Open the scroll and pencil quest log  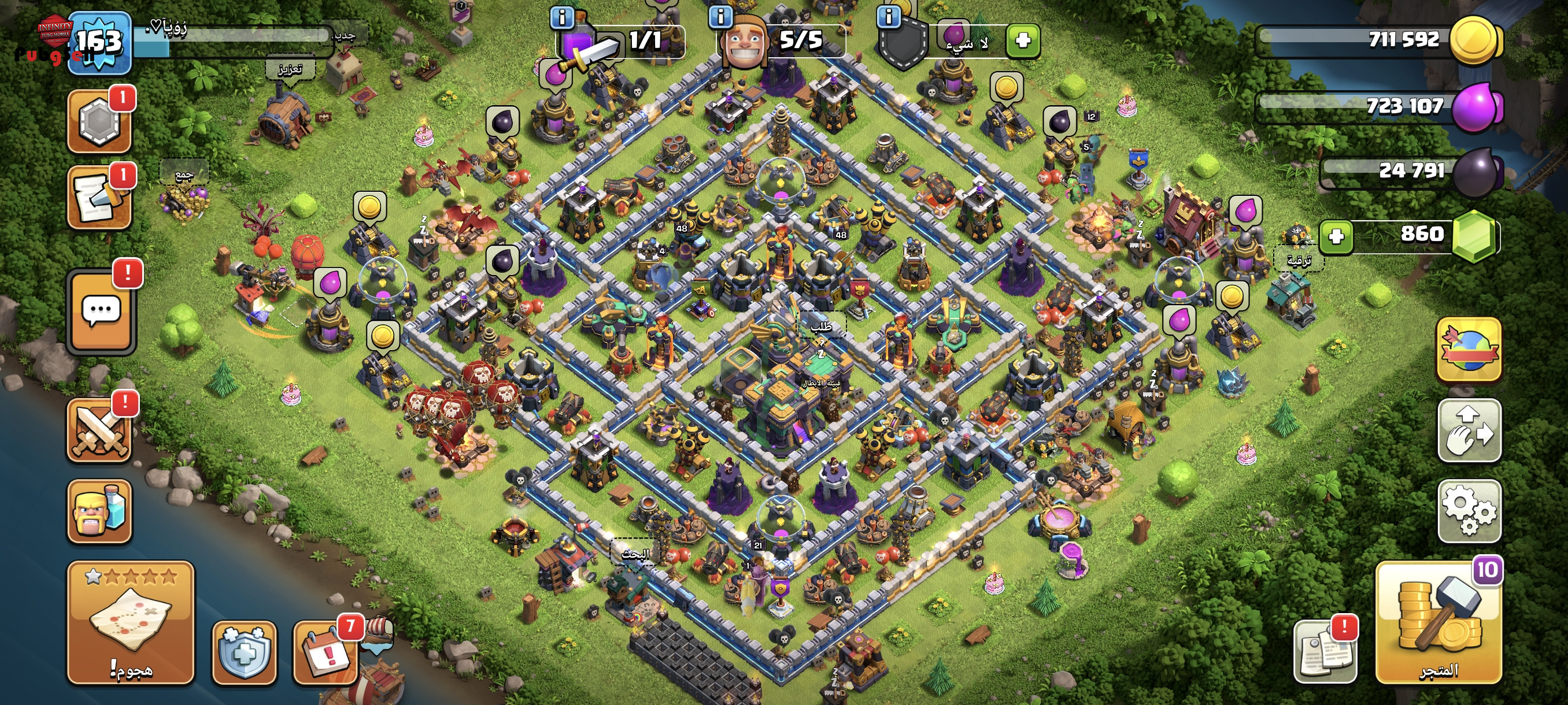[x=99, y=198]
